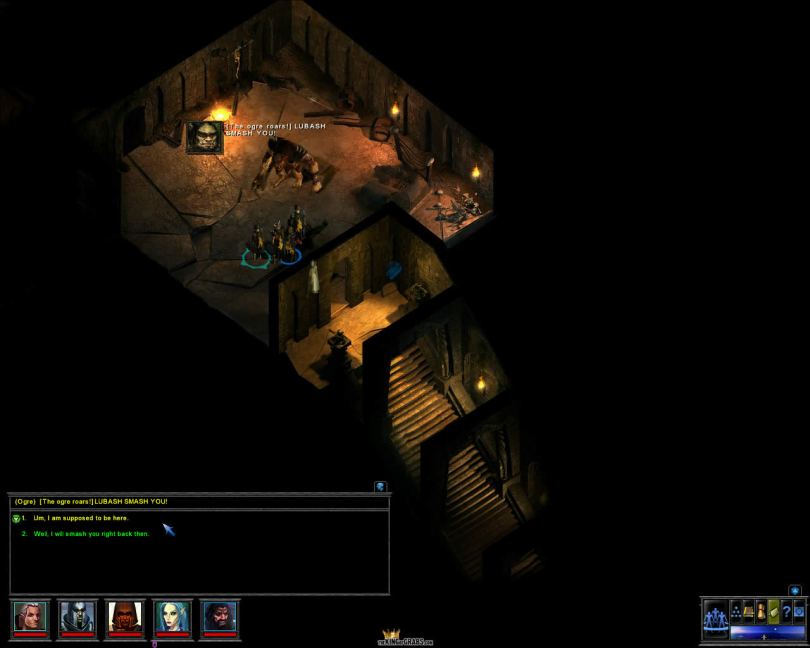The image size is (810, 648).
Task: Toggle the blue button above the menu bar
Action: tap(795, 591)
